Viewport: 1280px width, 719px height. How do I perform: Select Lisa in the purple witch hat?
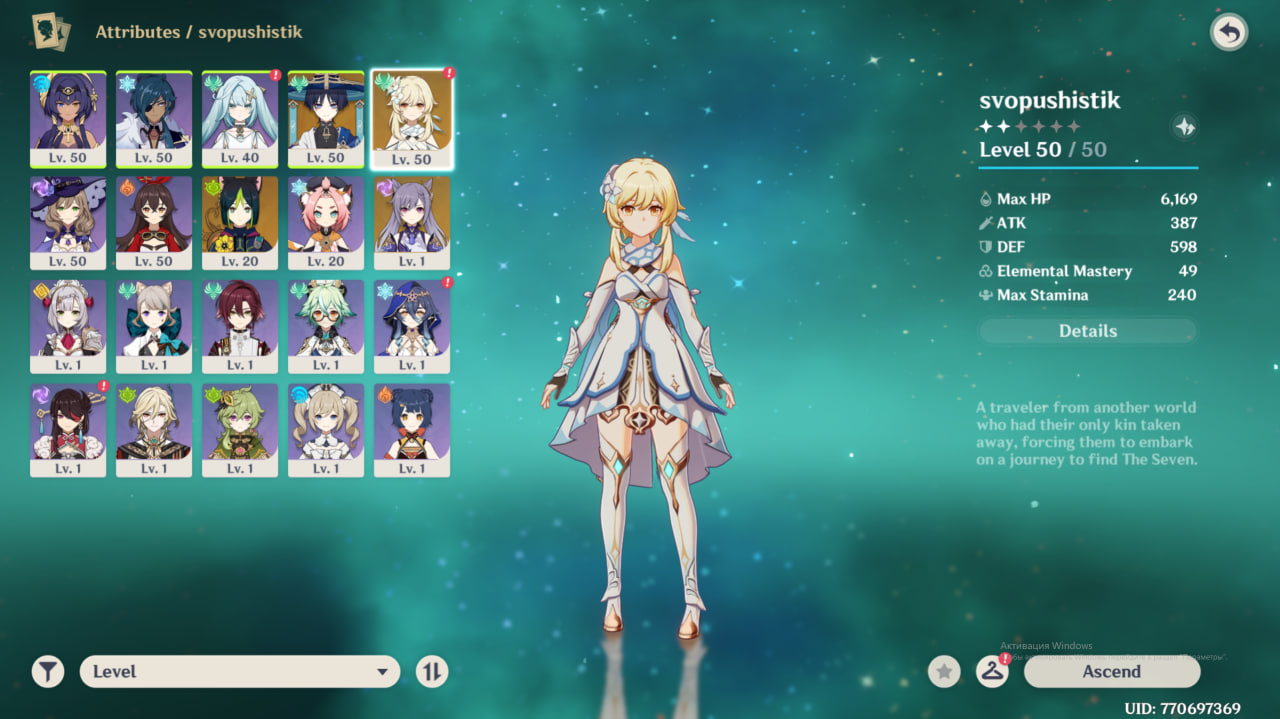[x=68, y=222]
